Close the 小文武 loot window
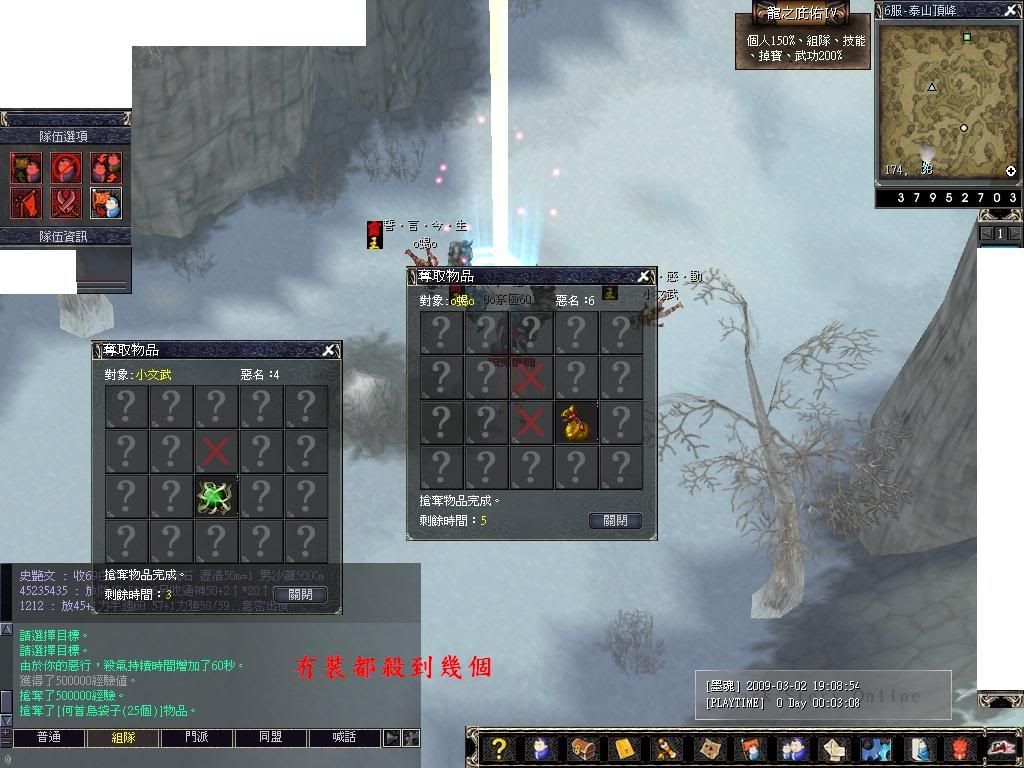This screenshot has width=1024, height=768. tap(328, 350)
